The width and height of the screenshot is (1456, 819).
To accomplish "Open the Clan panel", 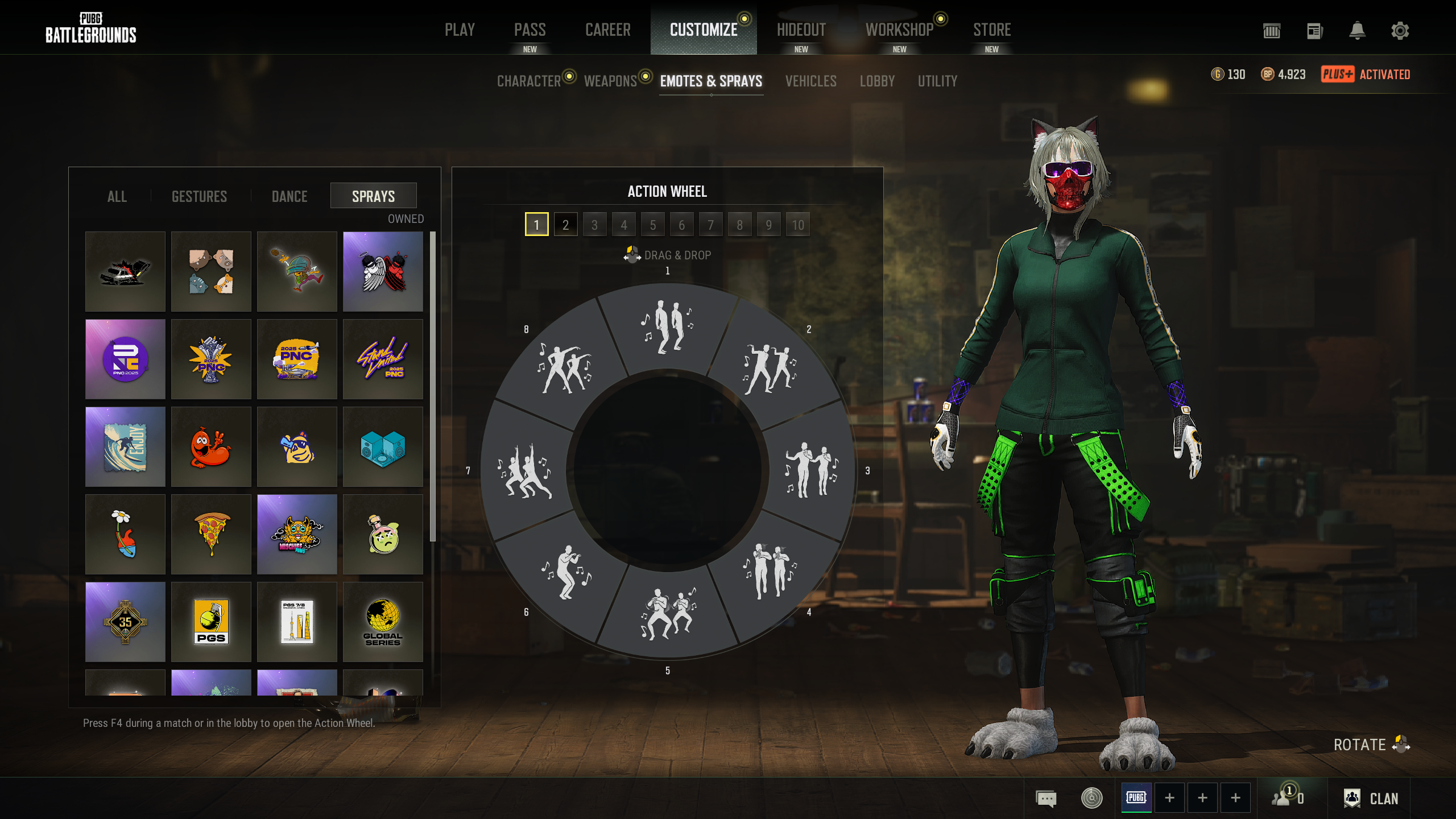I will (1371, 799).
